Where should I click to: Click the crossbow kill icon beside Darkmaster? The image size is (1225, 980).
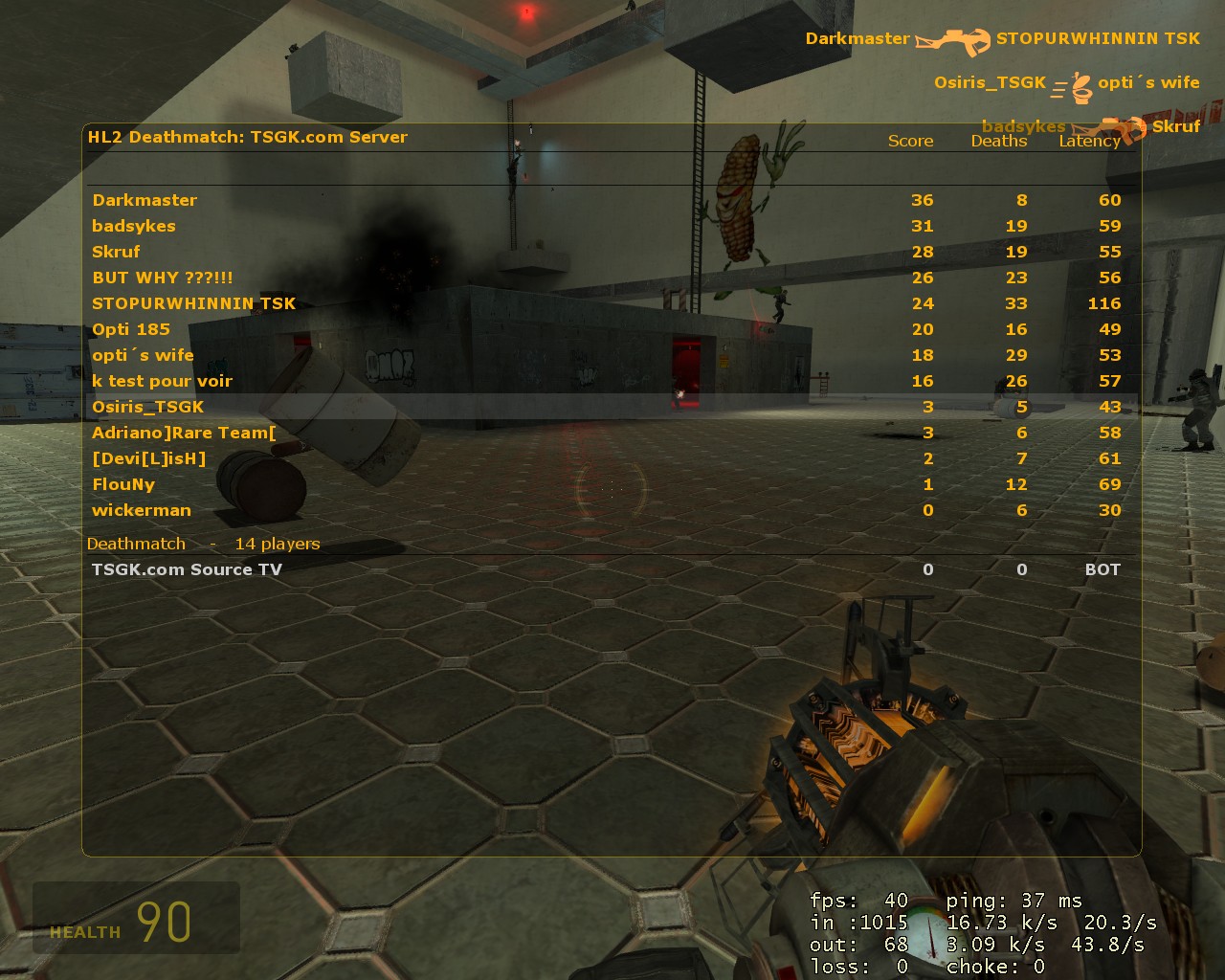pos(955,40)
